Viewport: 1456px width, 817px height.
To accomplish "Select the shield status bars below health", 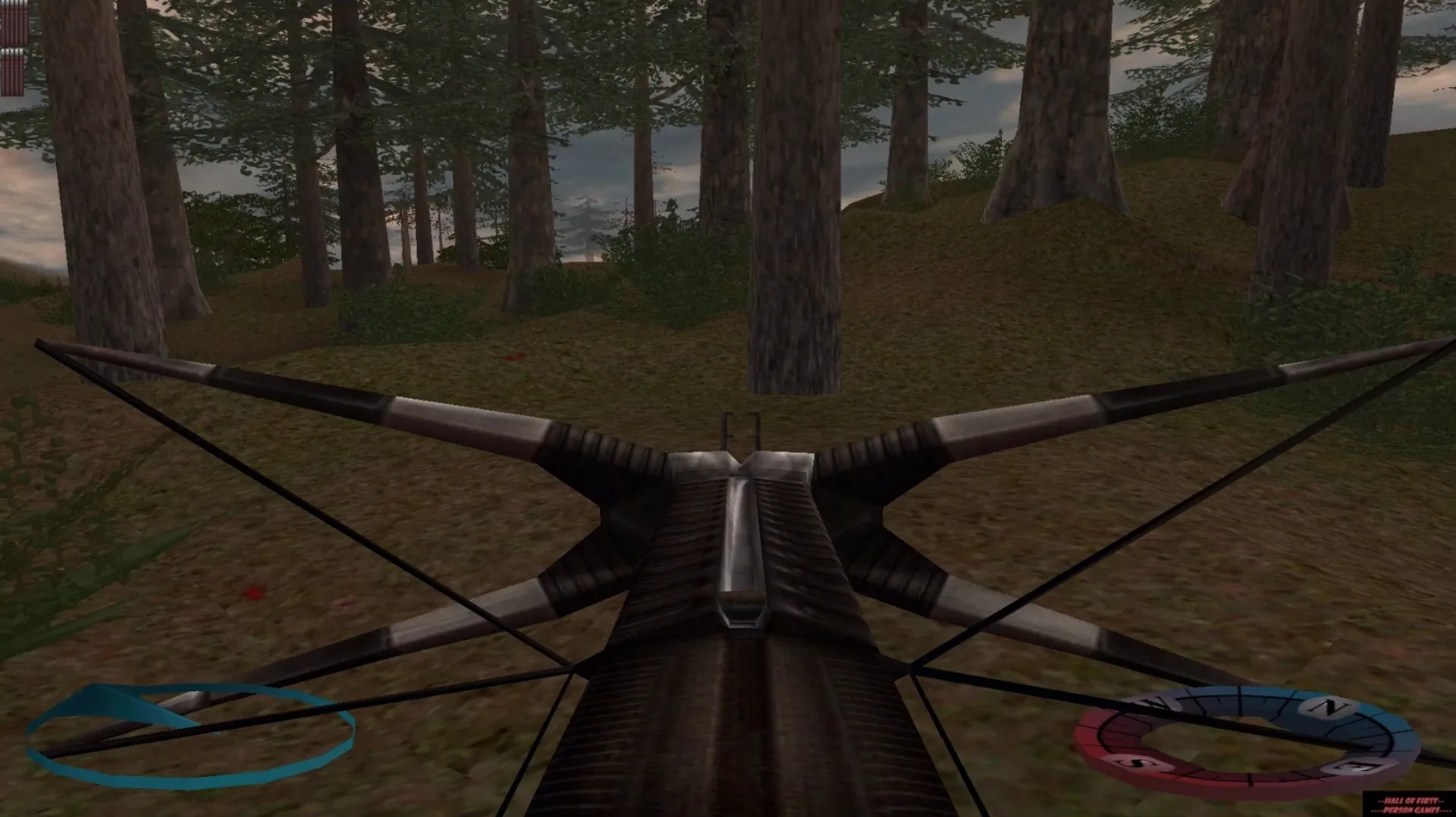I will pyautogui.click(x=11, y=72).
